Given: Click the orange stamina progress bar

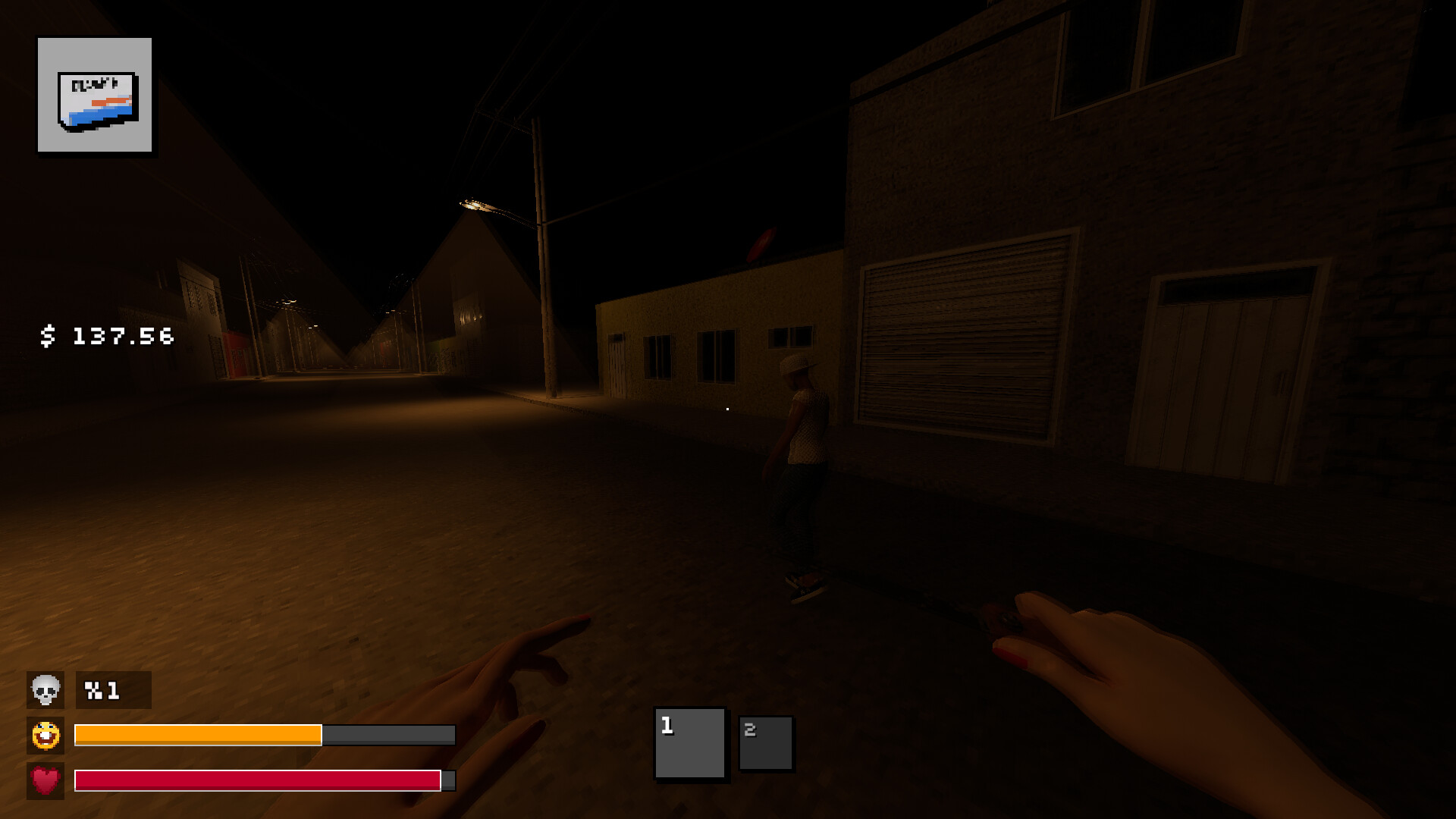Looking at the screenshot, I should coord(197,736).
